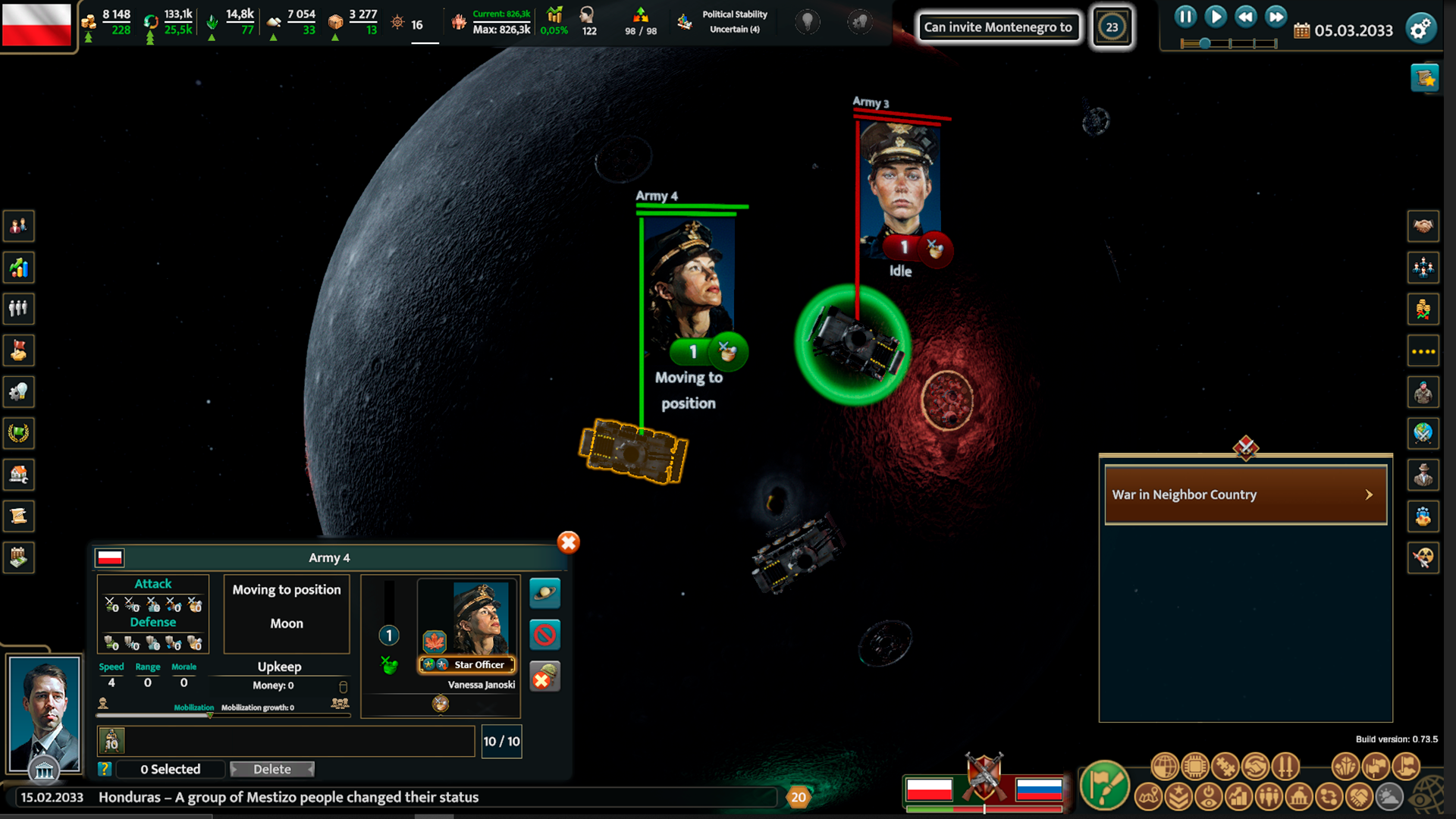Close the Army 4 panel
Viewport: 1456px width, 819px height.
(568, 542)
